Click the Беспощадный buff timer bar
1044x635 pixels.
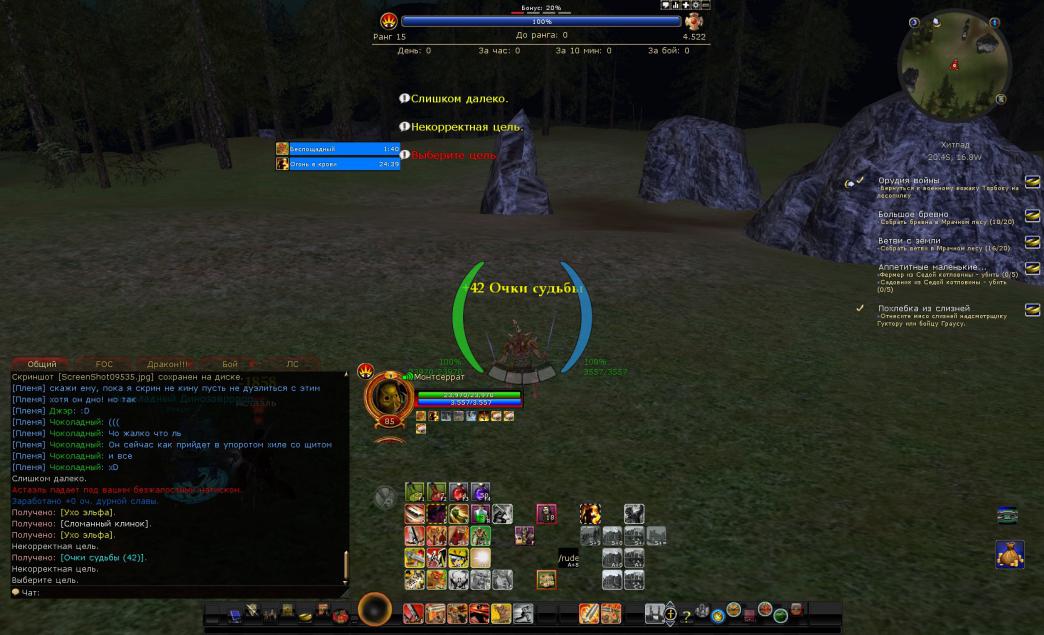338,149
